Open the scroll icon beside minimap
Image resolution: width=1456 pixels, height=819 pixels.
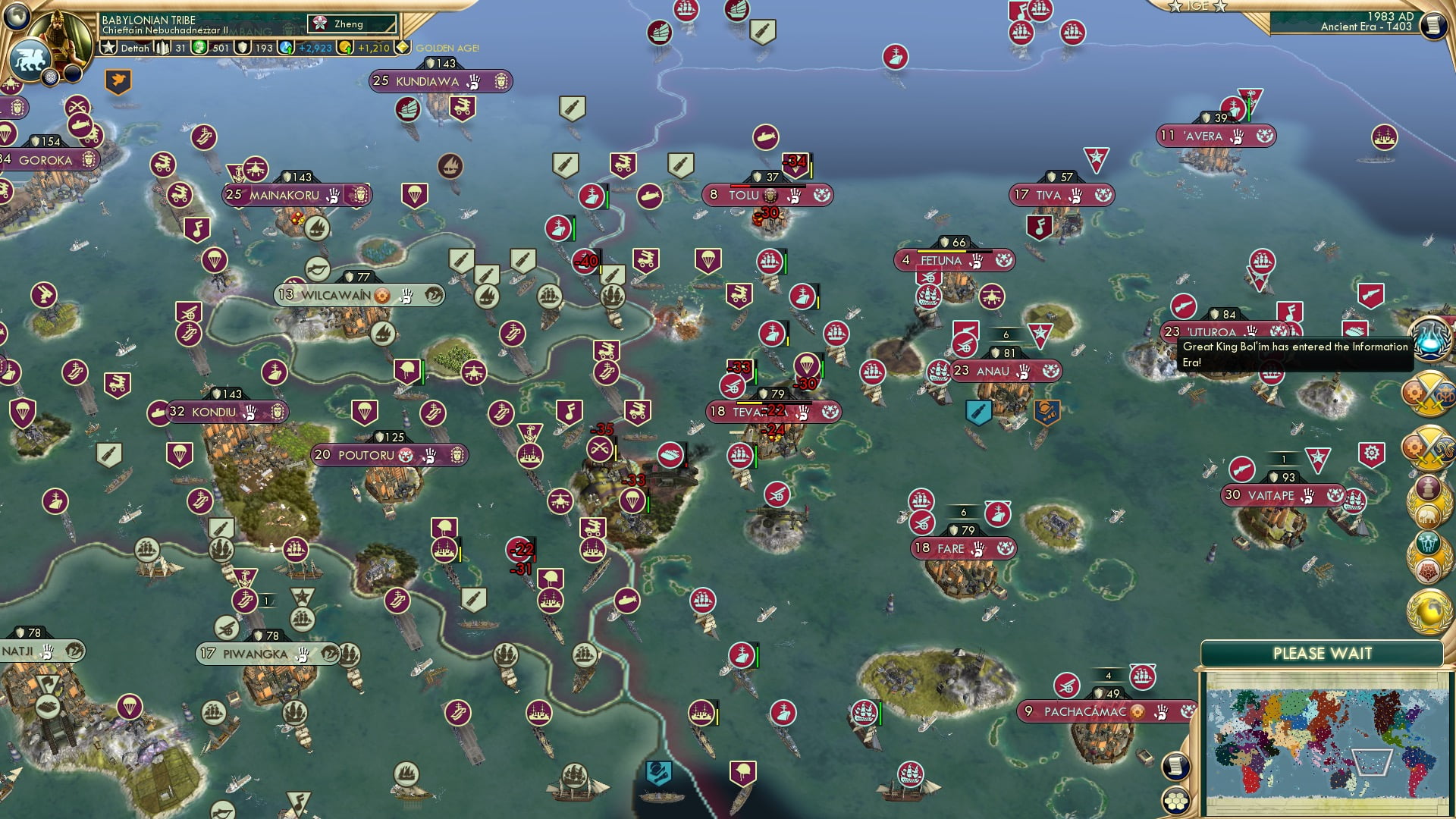(x=1175, y=766)
